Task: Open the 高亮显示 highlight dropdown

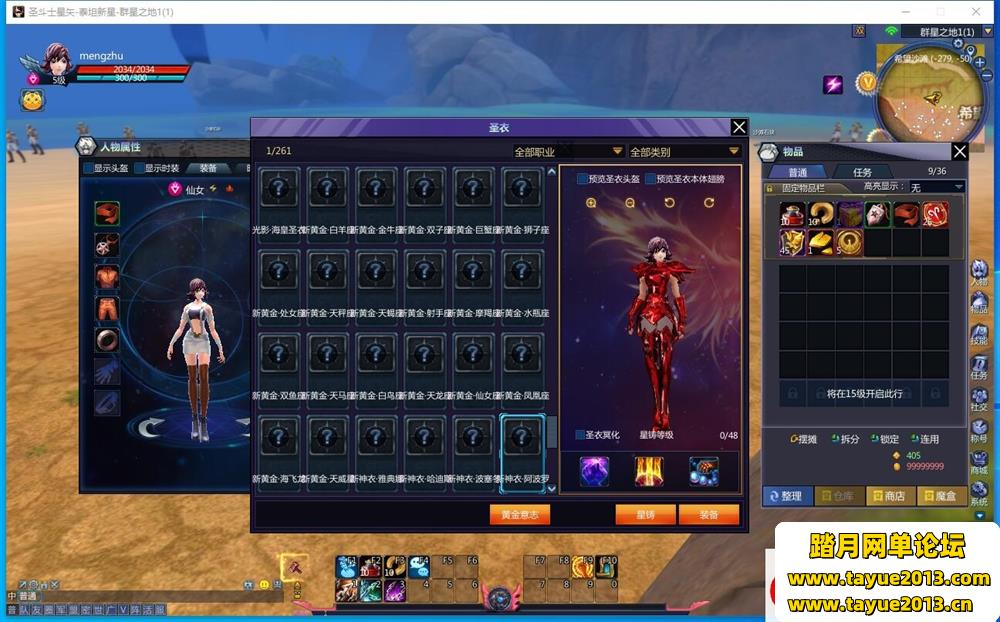Action: (x=936, y=187)
